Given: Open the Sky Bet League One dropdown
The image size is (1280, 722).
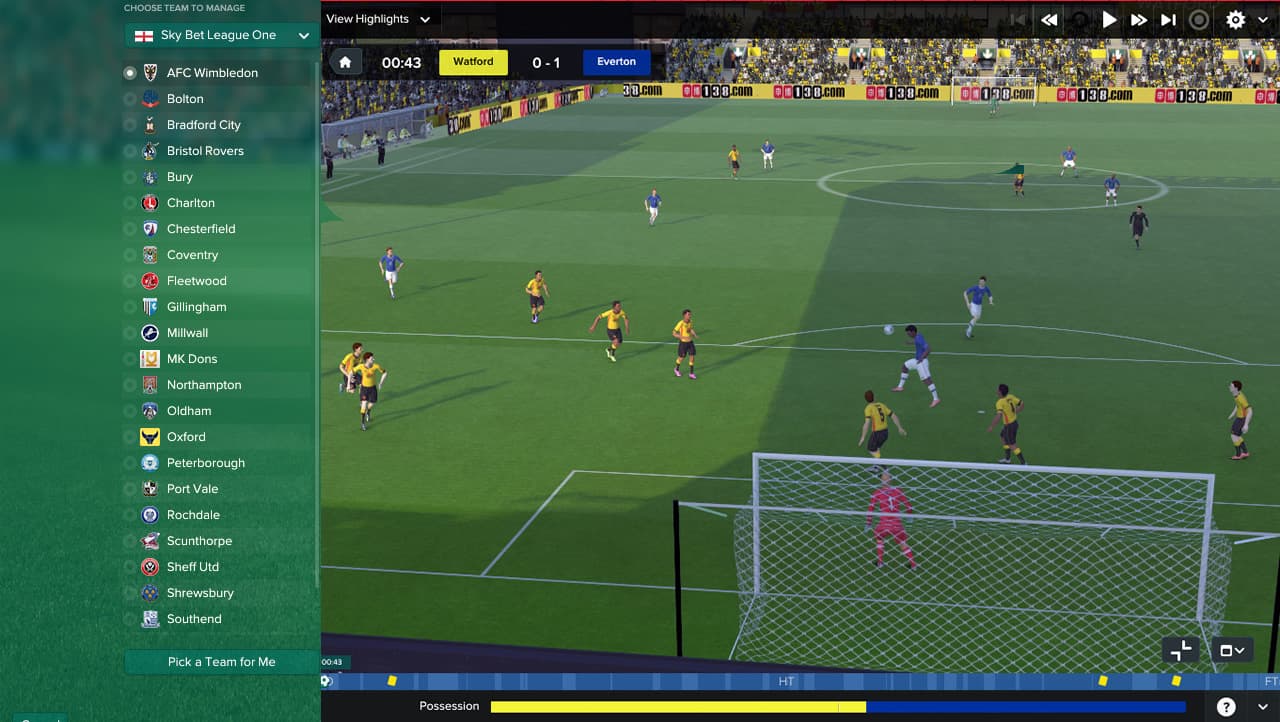Looking at the screenshot, I should [x=222, y=35].
